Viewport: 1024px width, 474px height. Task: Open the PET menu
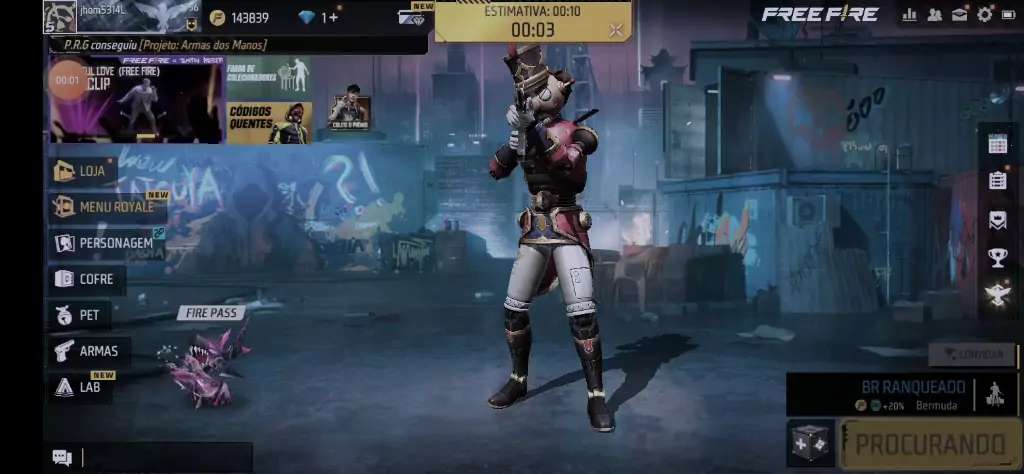(80, 315)
